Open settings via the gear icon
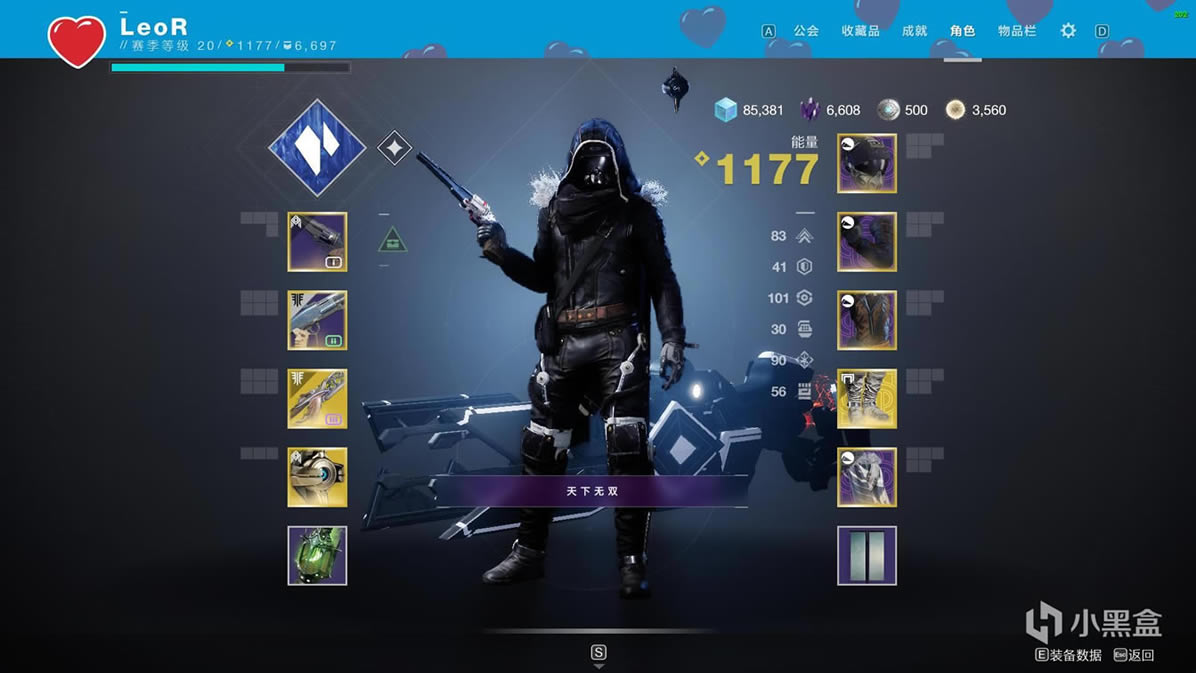1196x673 pixels. tap(1068, 31)
